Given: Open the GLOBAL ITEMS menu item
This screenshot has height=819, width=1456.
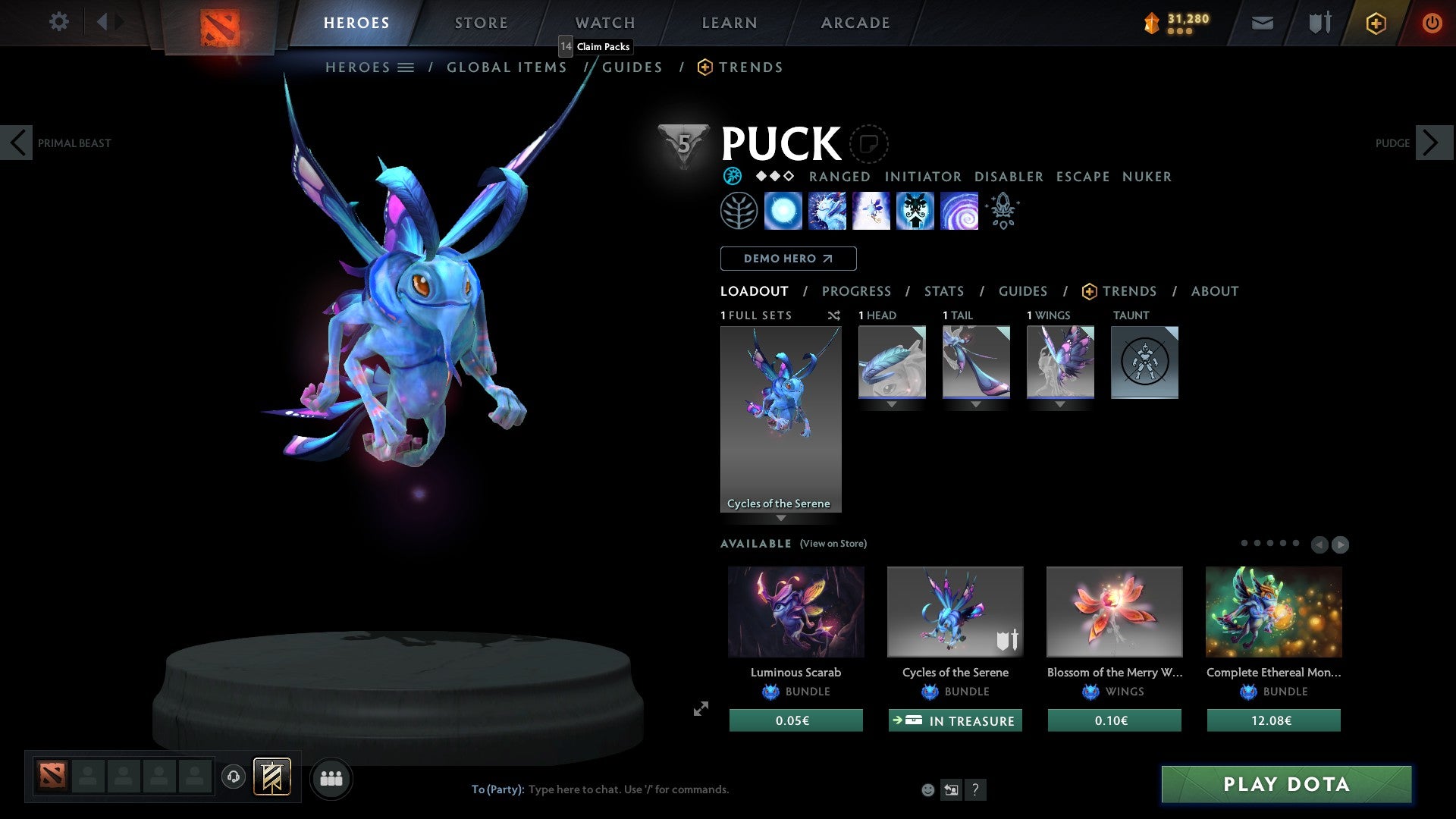Looking at the screenshot, I should [x=507, y=67].
